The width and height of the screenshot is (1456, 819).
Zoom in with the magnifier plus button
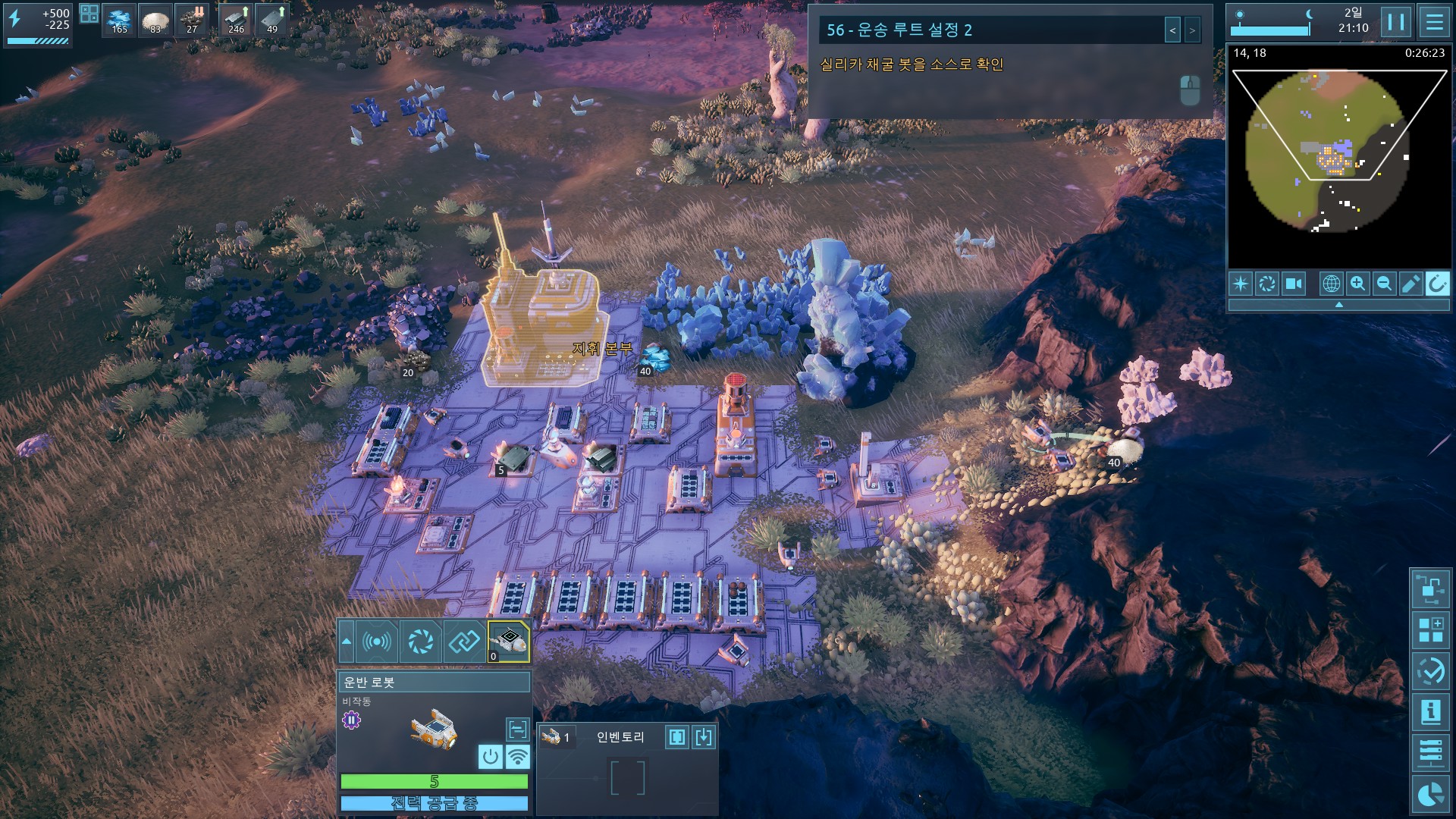click(1357, 284)
